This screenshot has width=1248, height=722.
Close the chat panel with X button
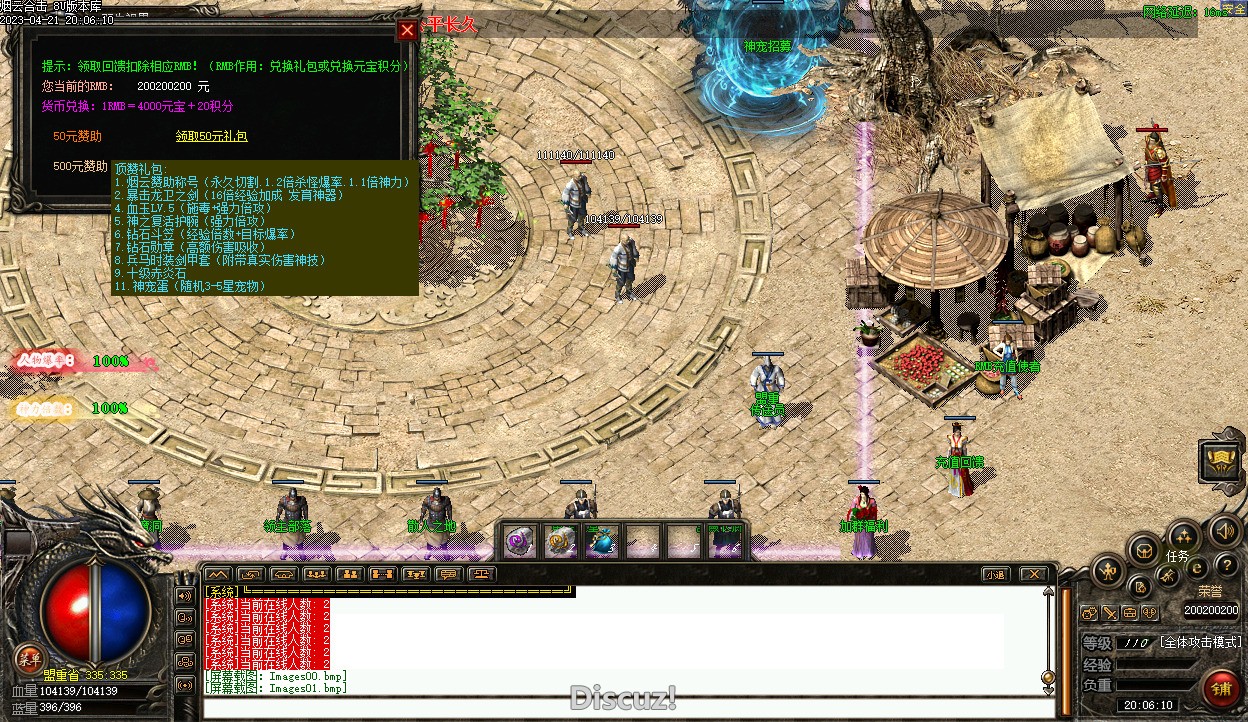[1033, 574]
